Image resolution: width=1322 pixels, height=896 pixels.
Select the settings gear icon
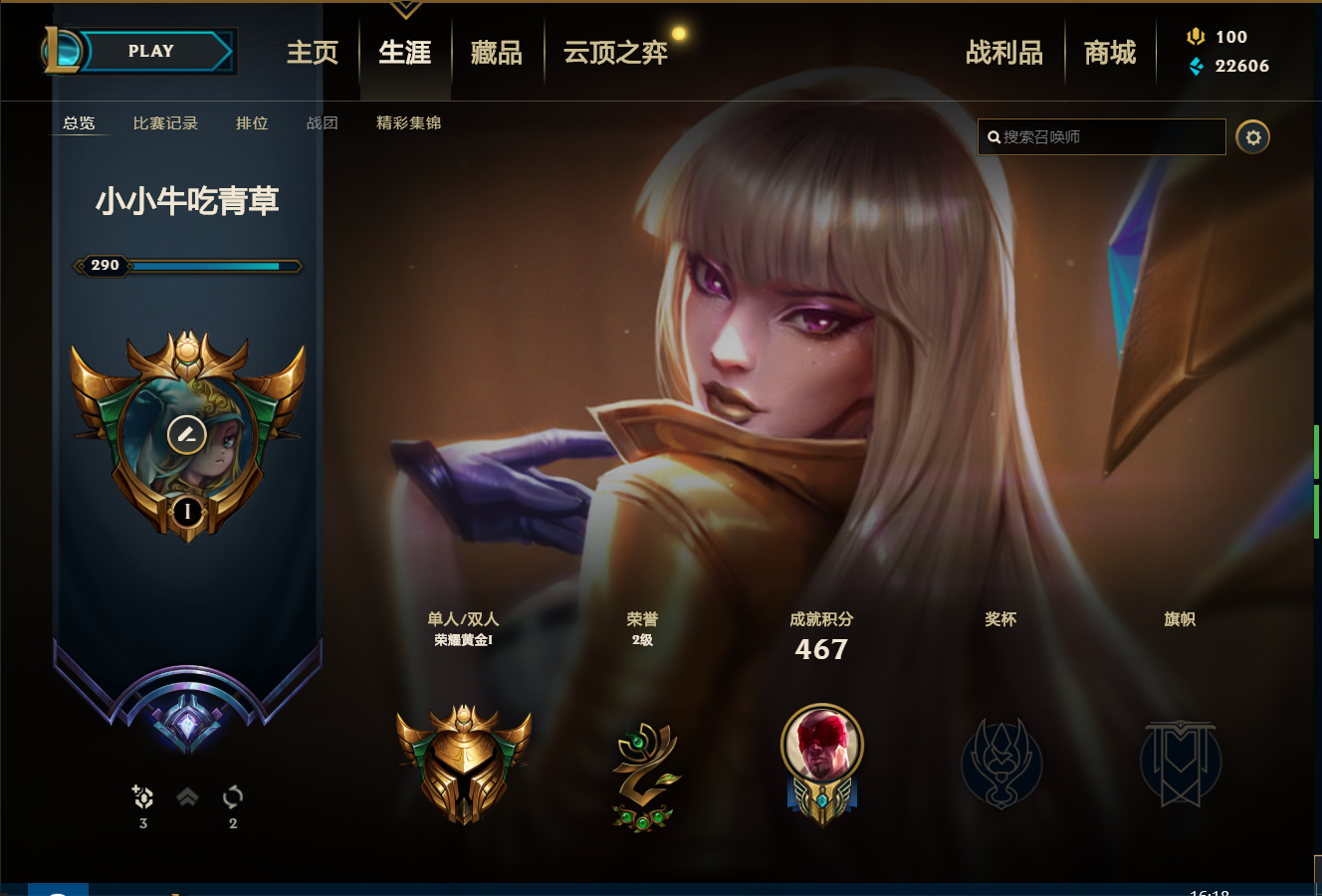1253,136
